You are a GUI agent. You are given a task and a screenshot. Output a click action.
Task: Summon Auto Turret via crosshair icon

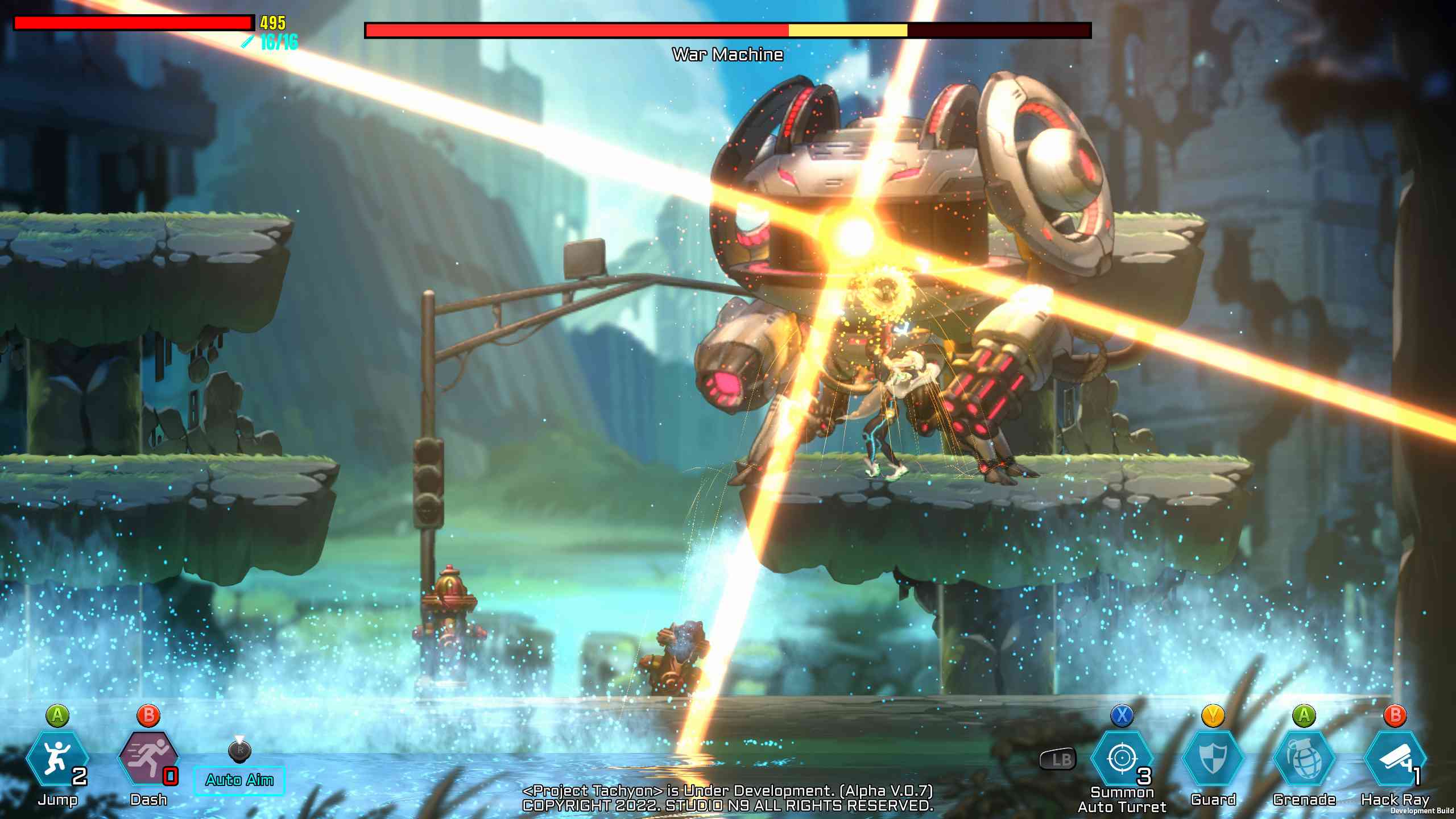click(1122, 760)
